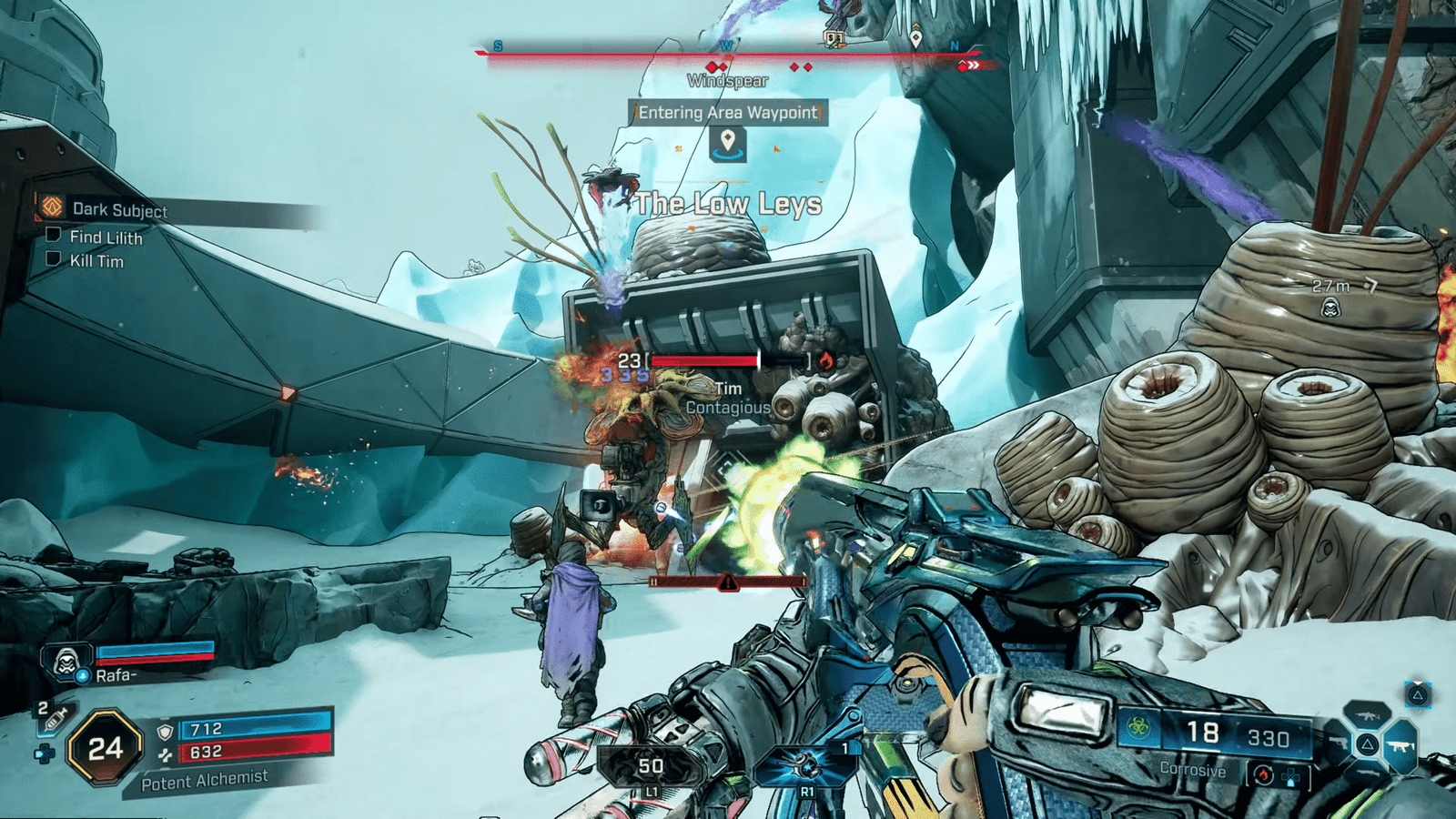
Task: Select the teammate marker showing 27 m
Action: [1330, 308]
